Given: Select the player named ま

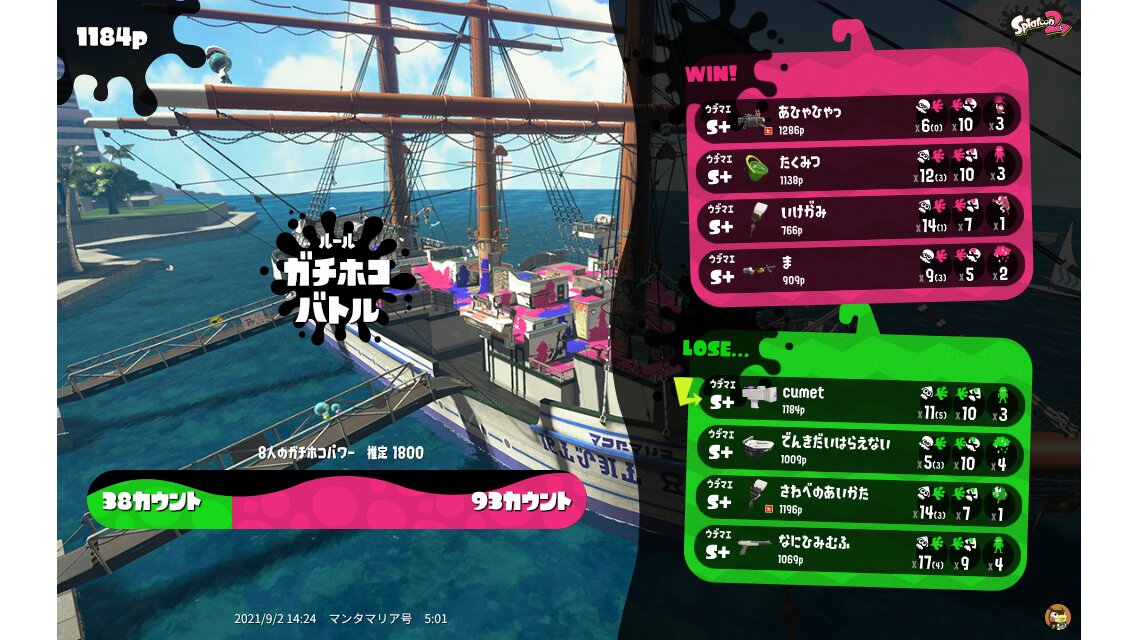Looking at the screenshot, I should pos(859,267).
